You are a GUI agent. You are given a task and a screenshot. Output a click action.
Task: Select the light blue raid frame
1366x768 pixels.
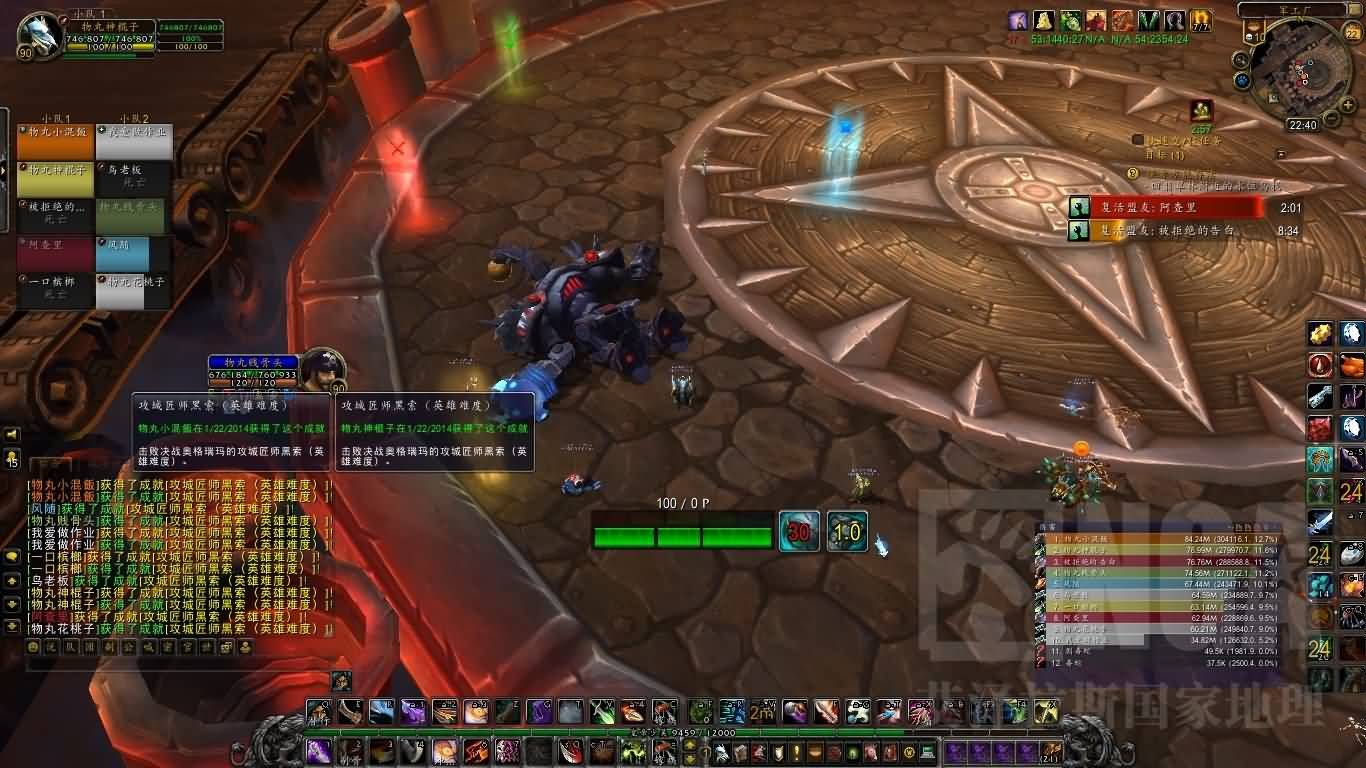(x=135, y=254)
